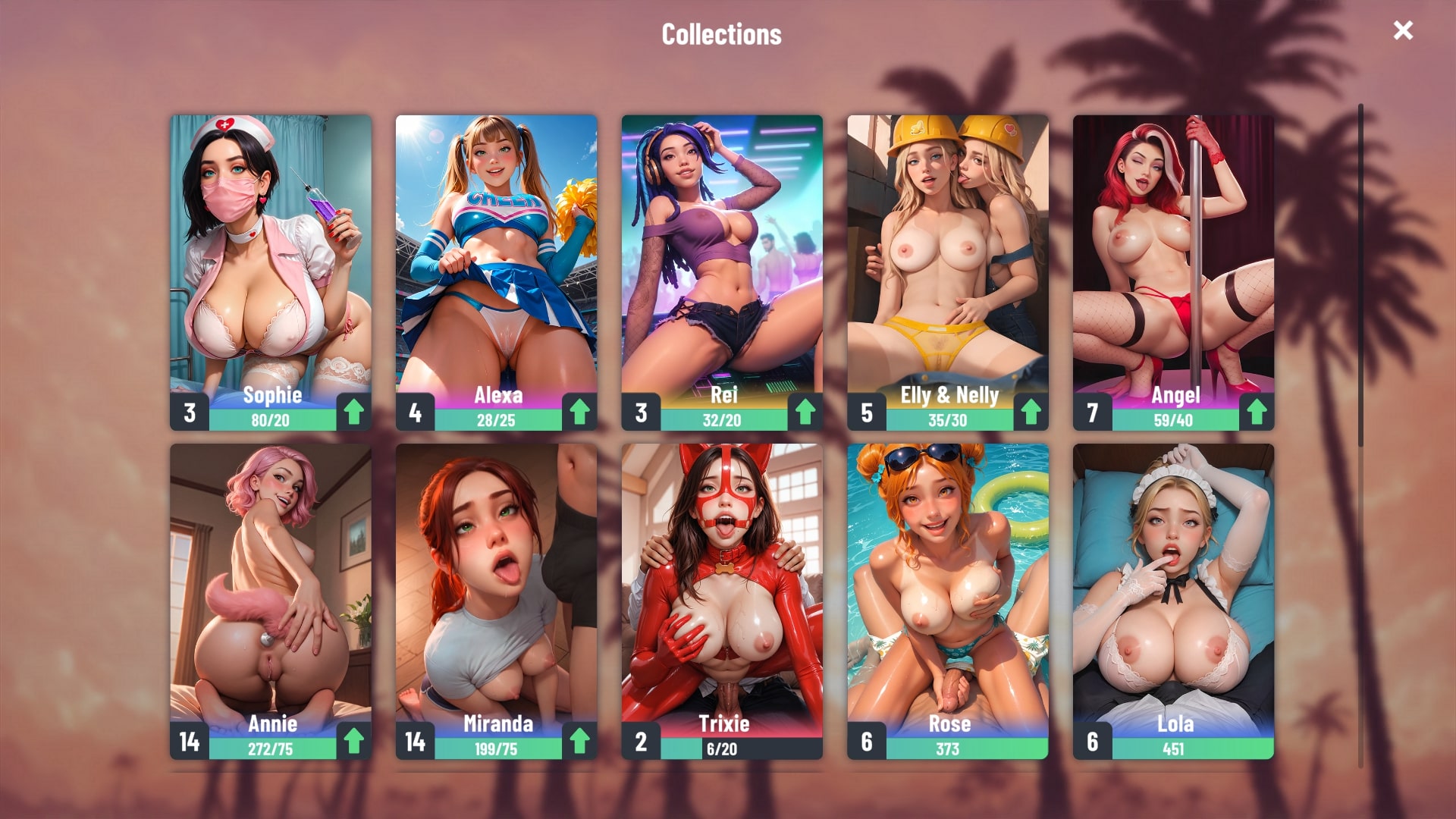Choose Miranda's collection card

click(496, 584)
